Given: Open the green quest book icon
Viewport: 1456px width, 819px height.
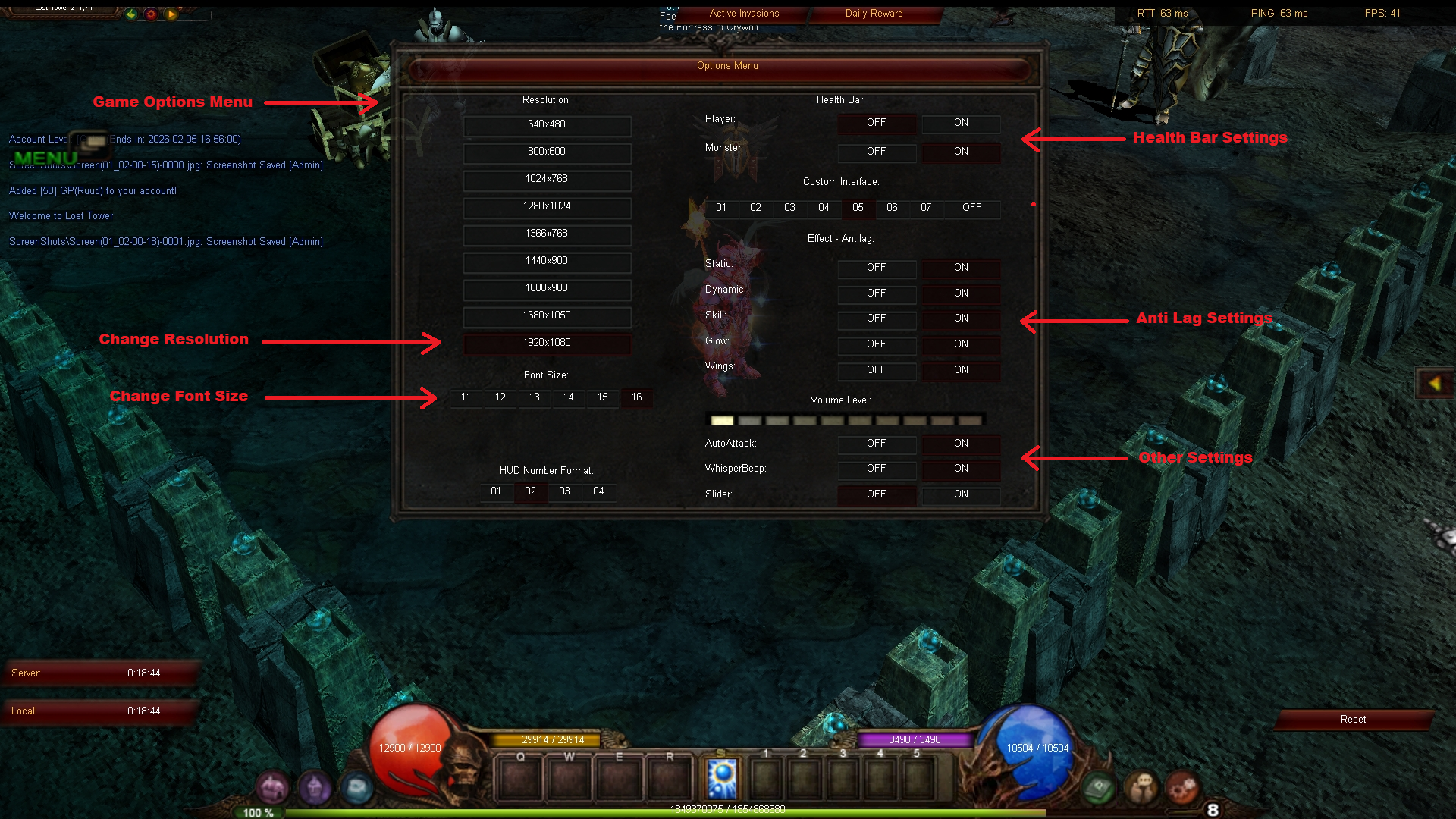Looking at the screenshot, I should 1097,787.
